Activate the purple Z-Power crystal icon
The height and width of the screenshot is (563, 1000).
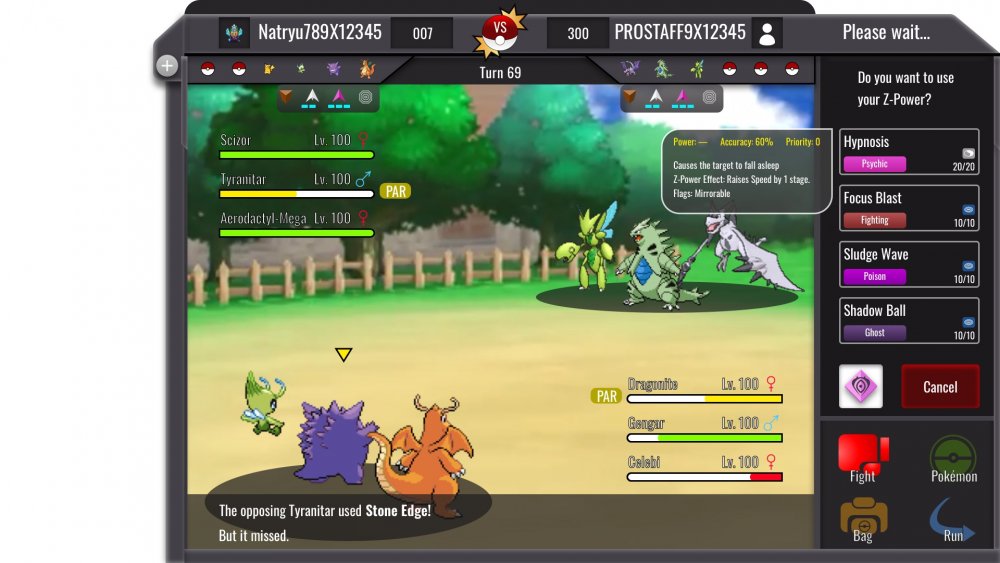(860, 387)
